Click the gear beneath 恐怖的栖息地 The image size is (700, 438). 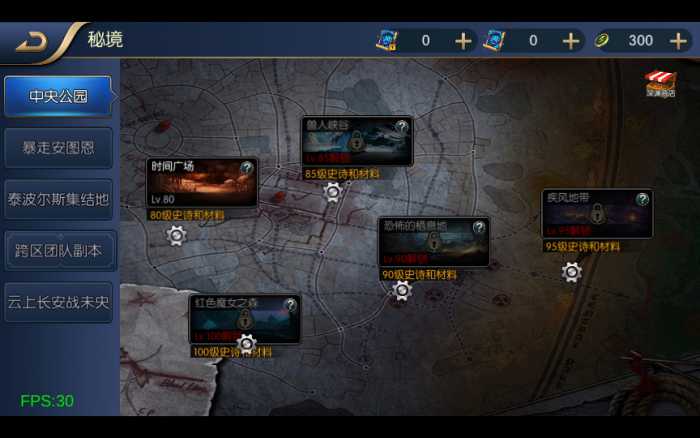point(401,290)
